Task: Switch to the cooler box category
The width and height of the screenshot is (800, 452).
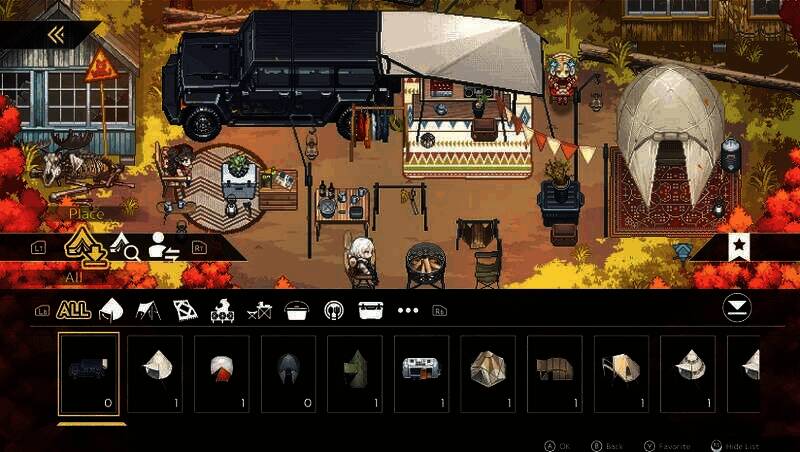Action: (x=370, y=311)
